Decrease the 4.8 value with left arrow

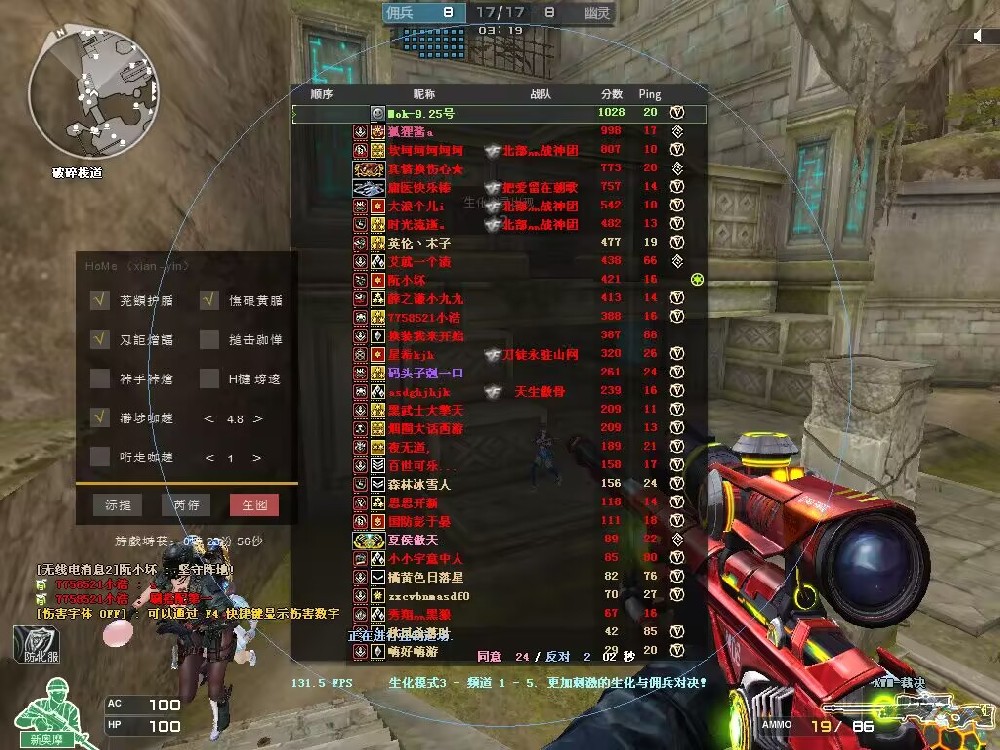tap(208, 419)
